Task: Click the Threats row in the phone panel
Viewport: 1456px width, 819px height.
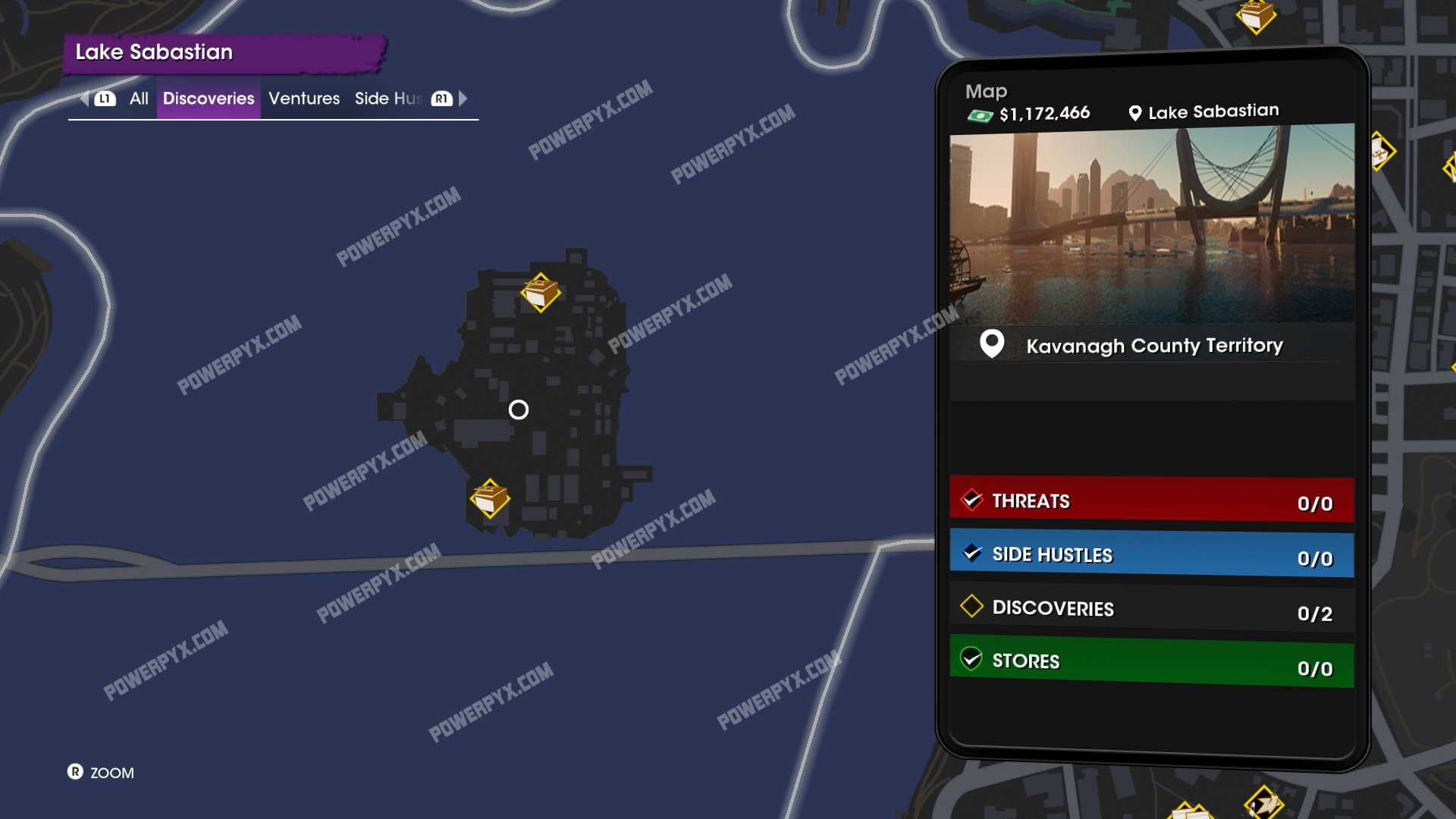Action: (1151, 501)
